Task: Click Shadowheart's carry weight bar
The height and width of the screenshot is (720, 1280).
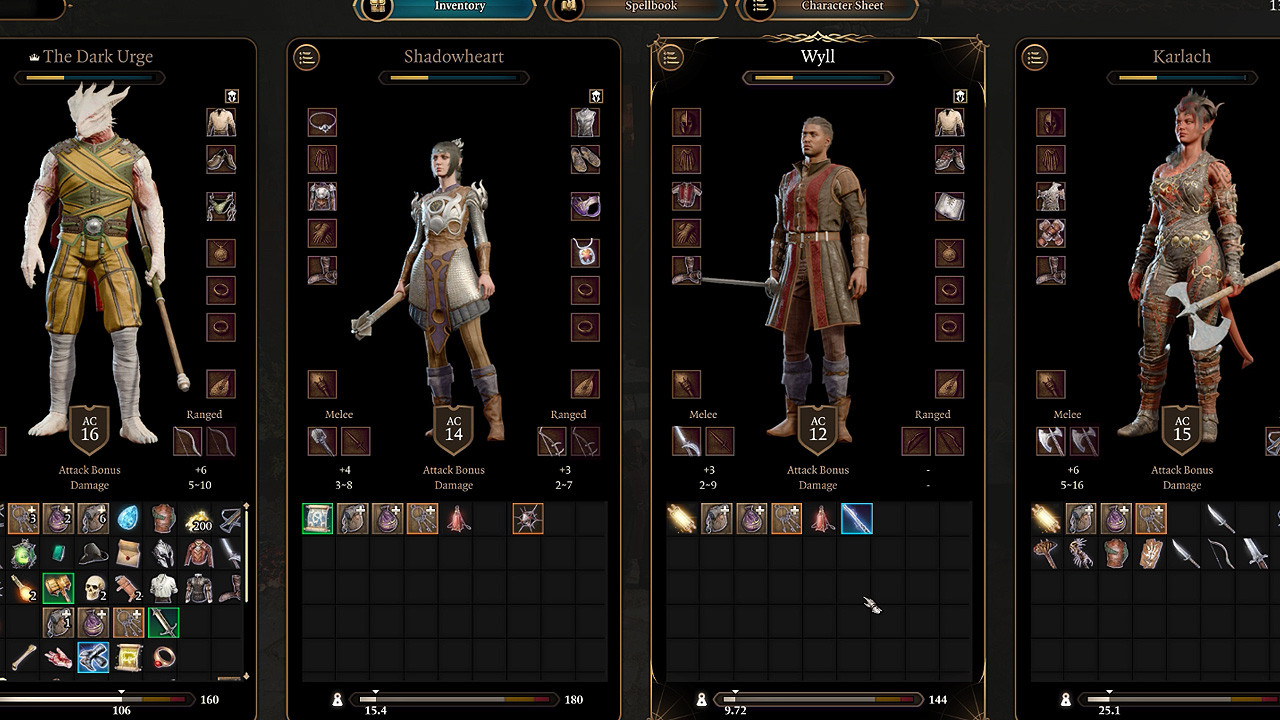Action: coord(455,699)
